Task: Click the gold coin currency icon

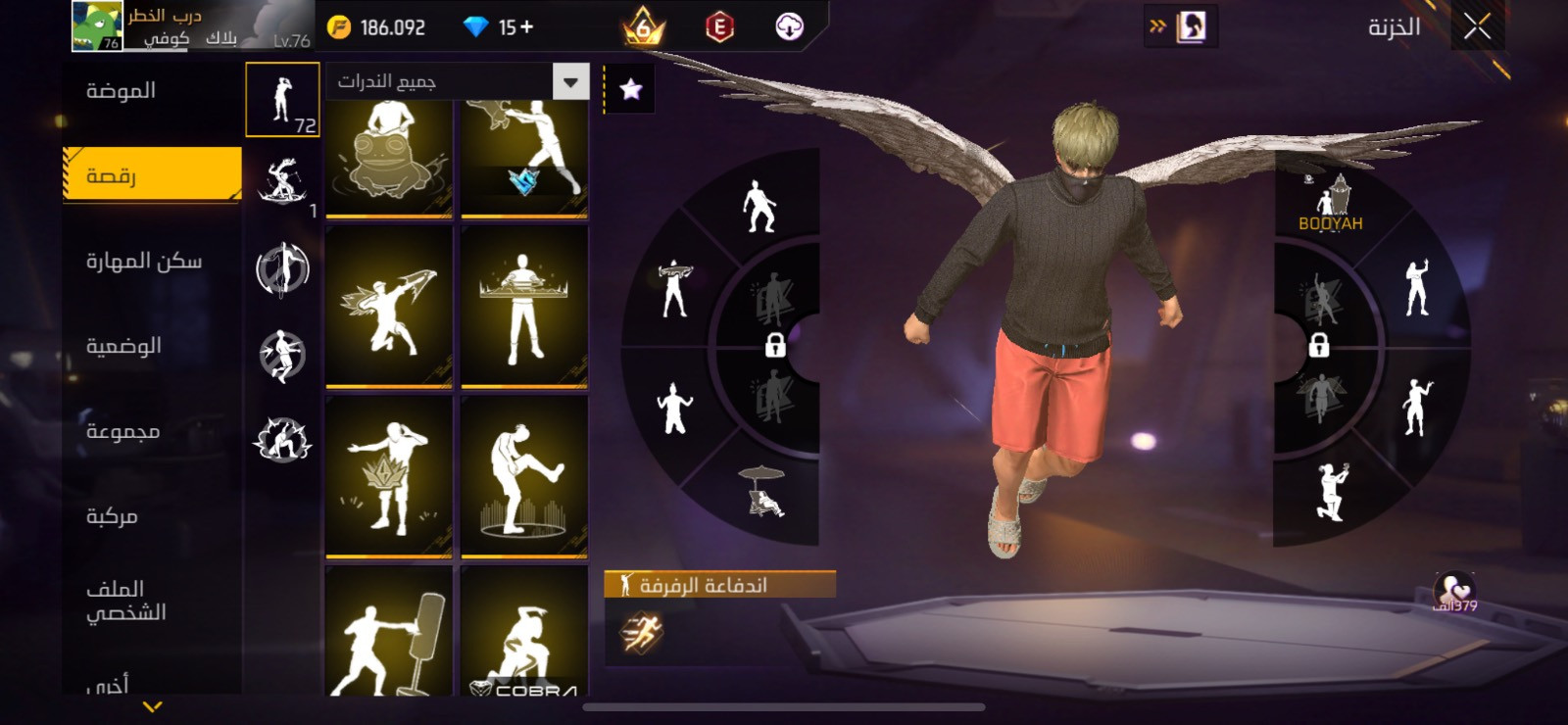Action: tap(339, 27)
